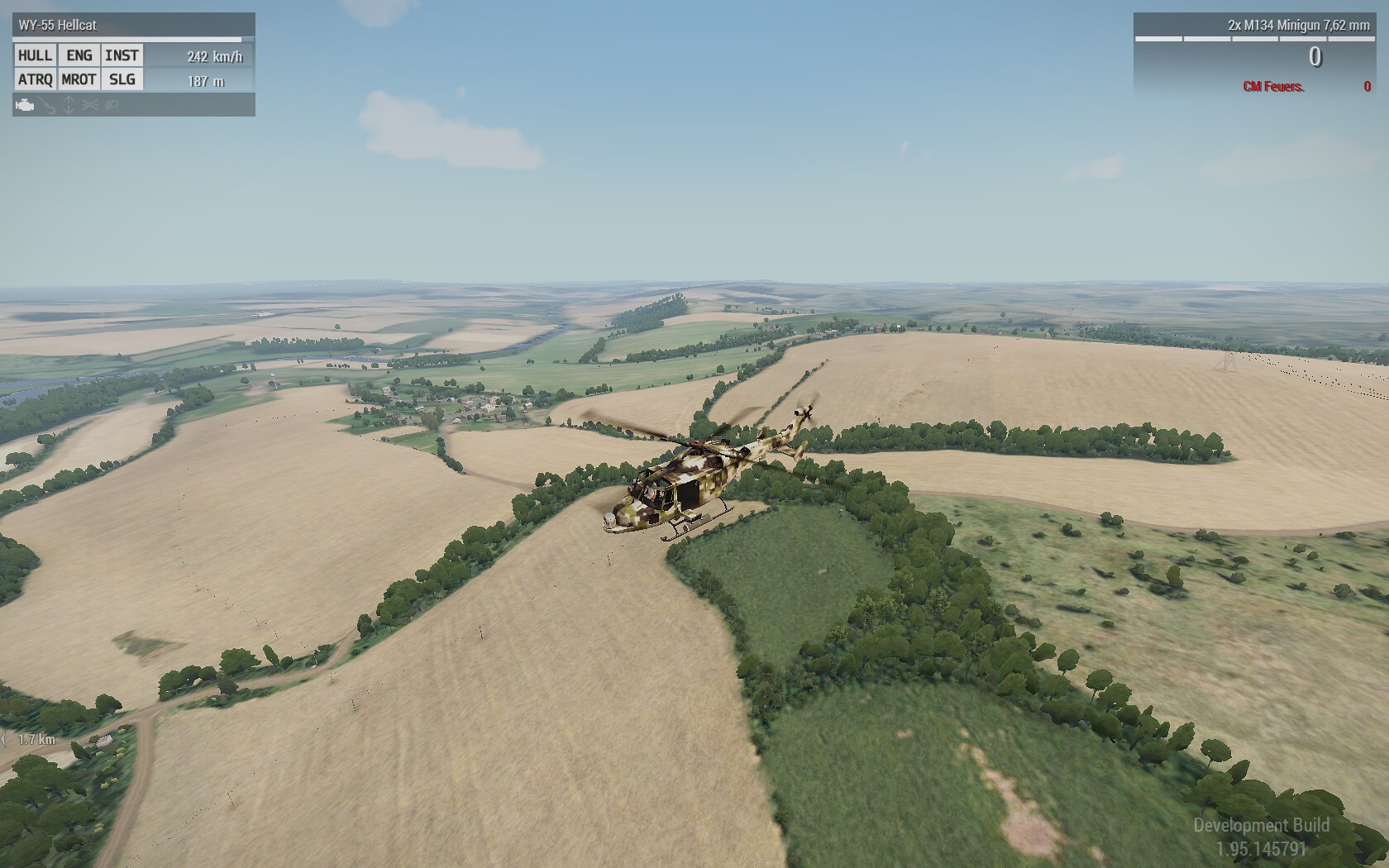Click the WY-55 Hellcat vehicle name

click(x=58, y=26)
